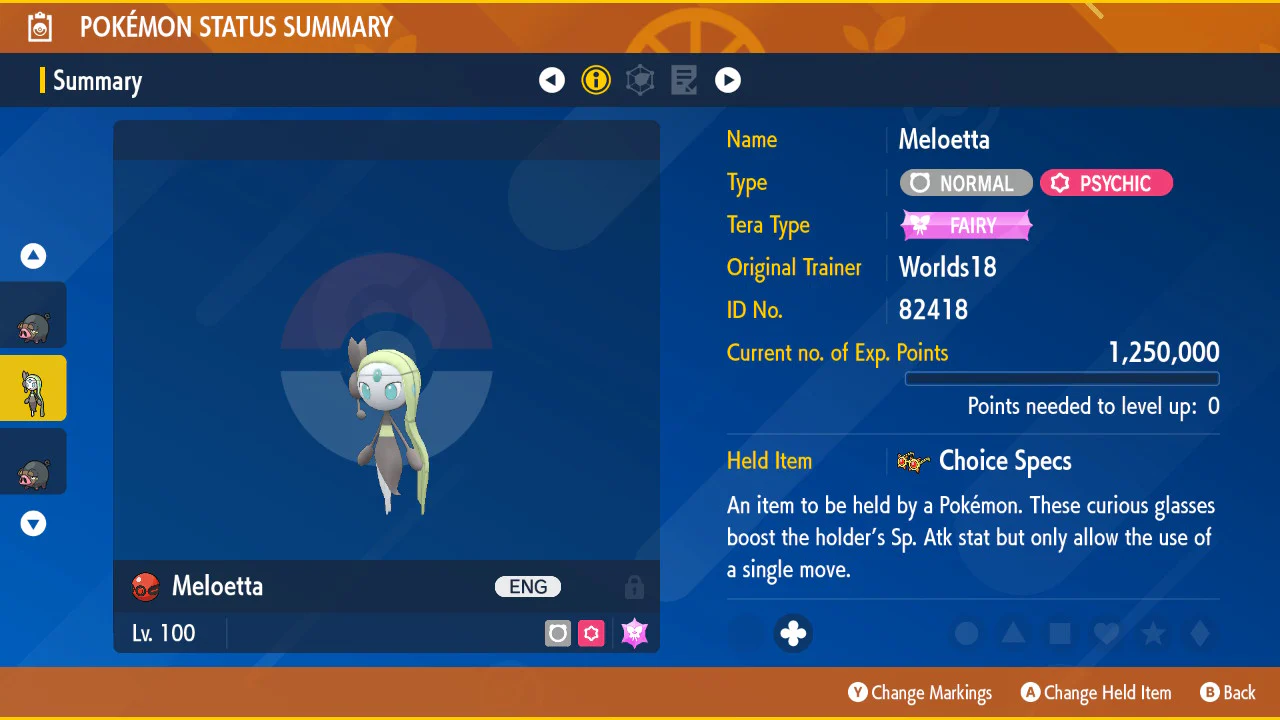The image size is (1280, 720).
Task: Open the moves and notes tab
Action: click(x=684, y=80)
